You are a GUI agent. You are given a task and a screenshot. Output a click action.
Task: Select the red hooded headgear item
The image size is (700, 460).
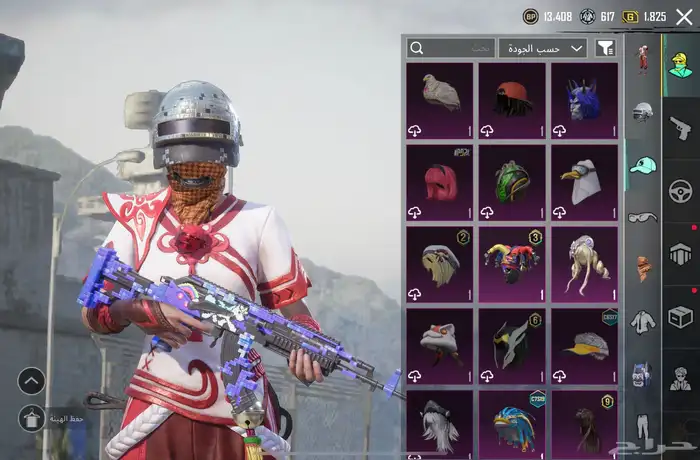click(x=440, y=182)
